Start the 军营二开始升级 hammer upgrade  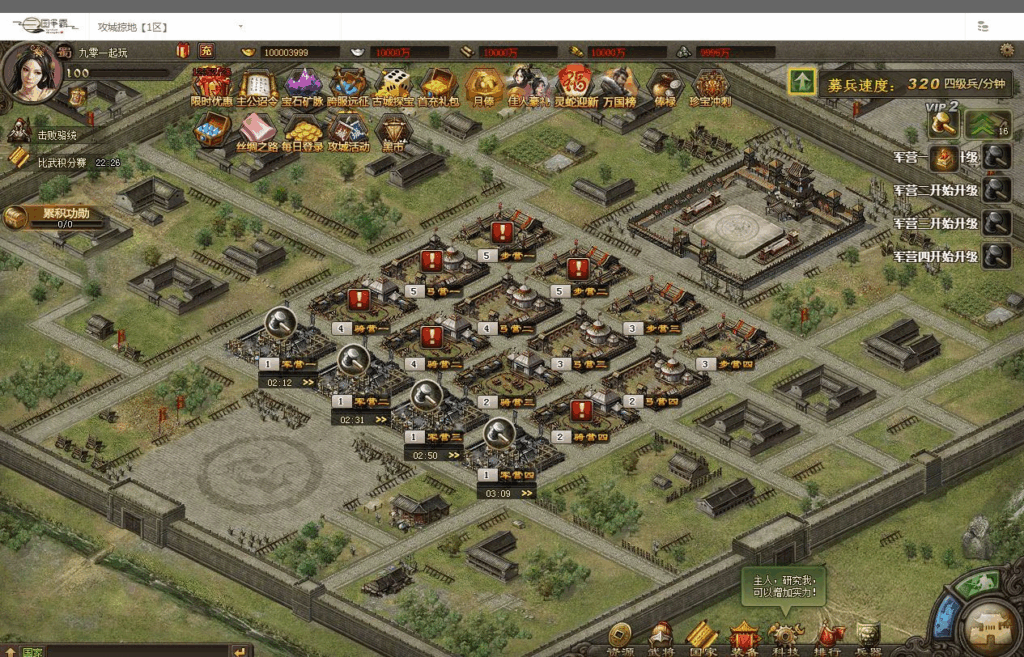tap(995, 190)
